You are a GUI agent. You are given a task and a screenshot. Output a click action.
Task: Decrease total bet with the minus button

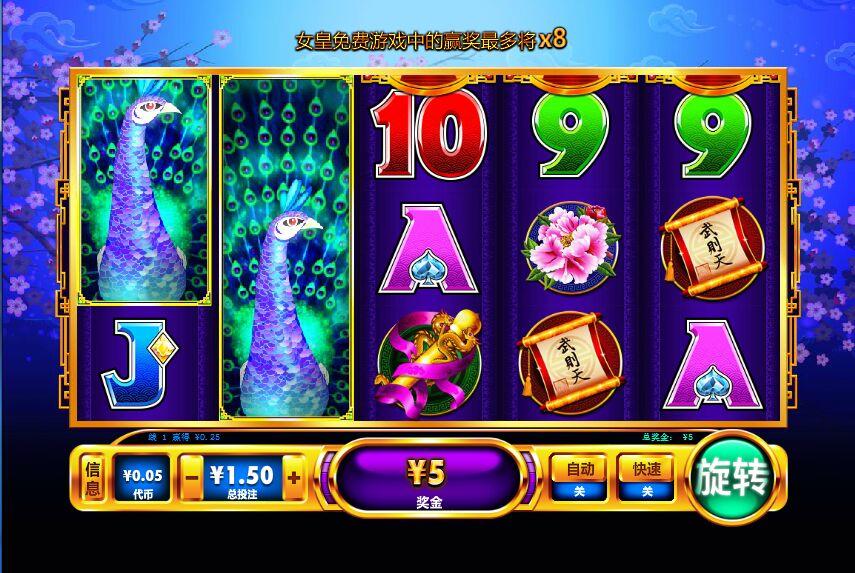[192, 478]
